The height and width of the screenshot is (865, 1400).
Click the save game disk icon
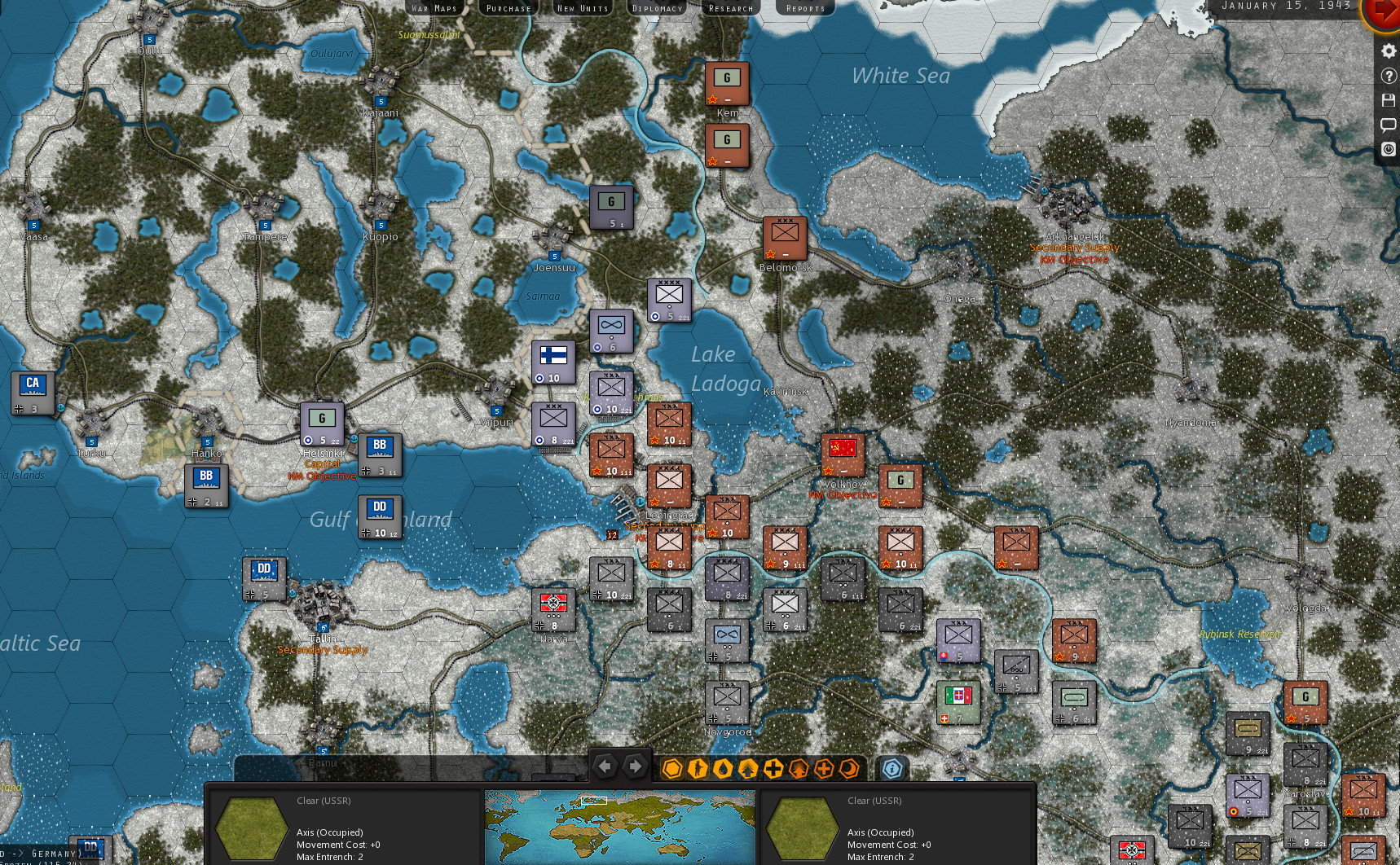tap(1387, 99)
